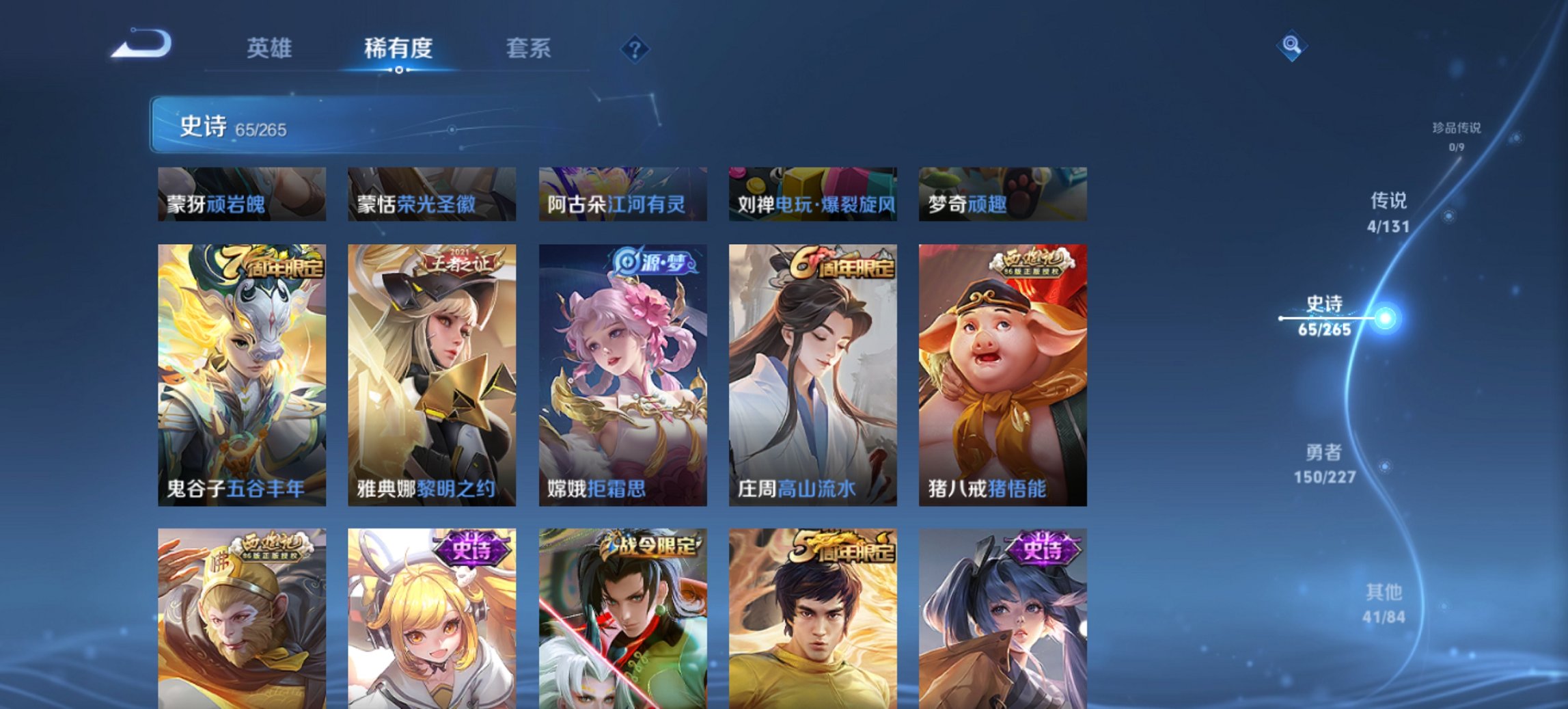
Task: Switch to the 套系 tab
Action: click(x=529, y=49)
